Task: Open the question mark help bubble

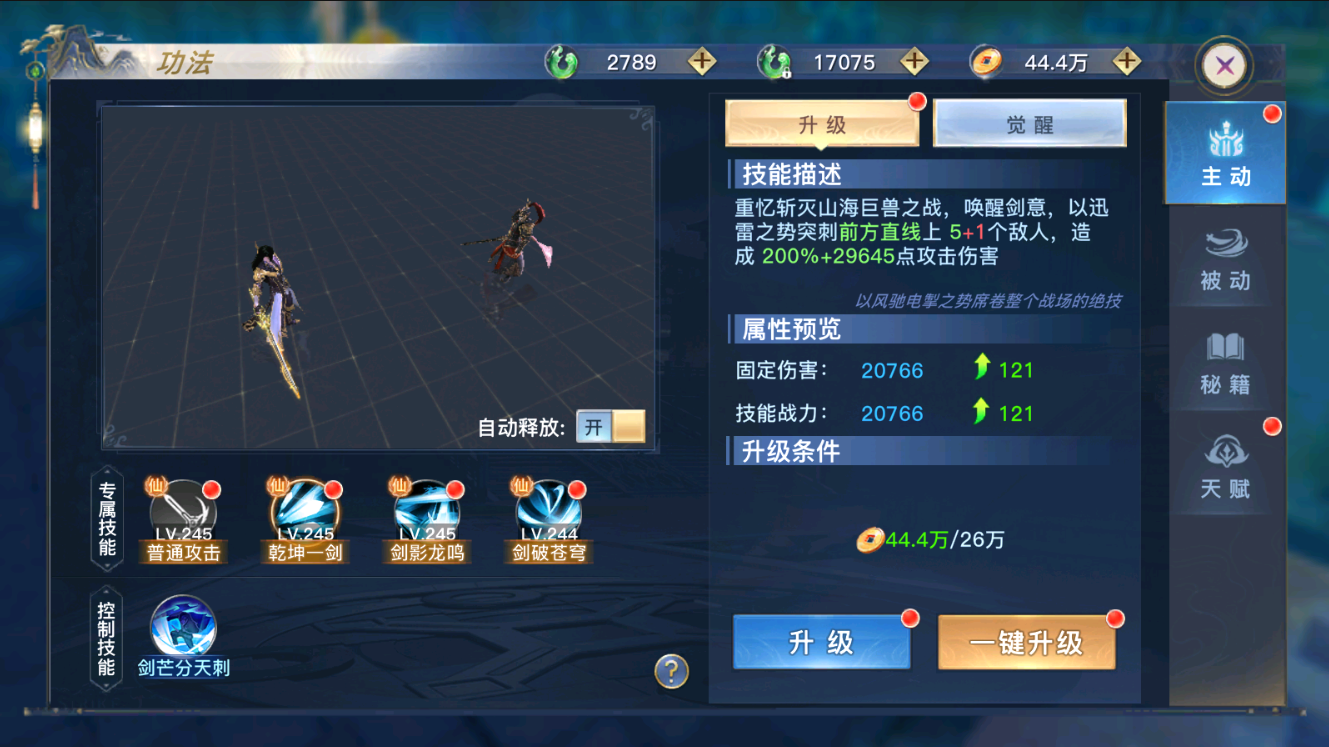Action: pos(669,673)
